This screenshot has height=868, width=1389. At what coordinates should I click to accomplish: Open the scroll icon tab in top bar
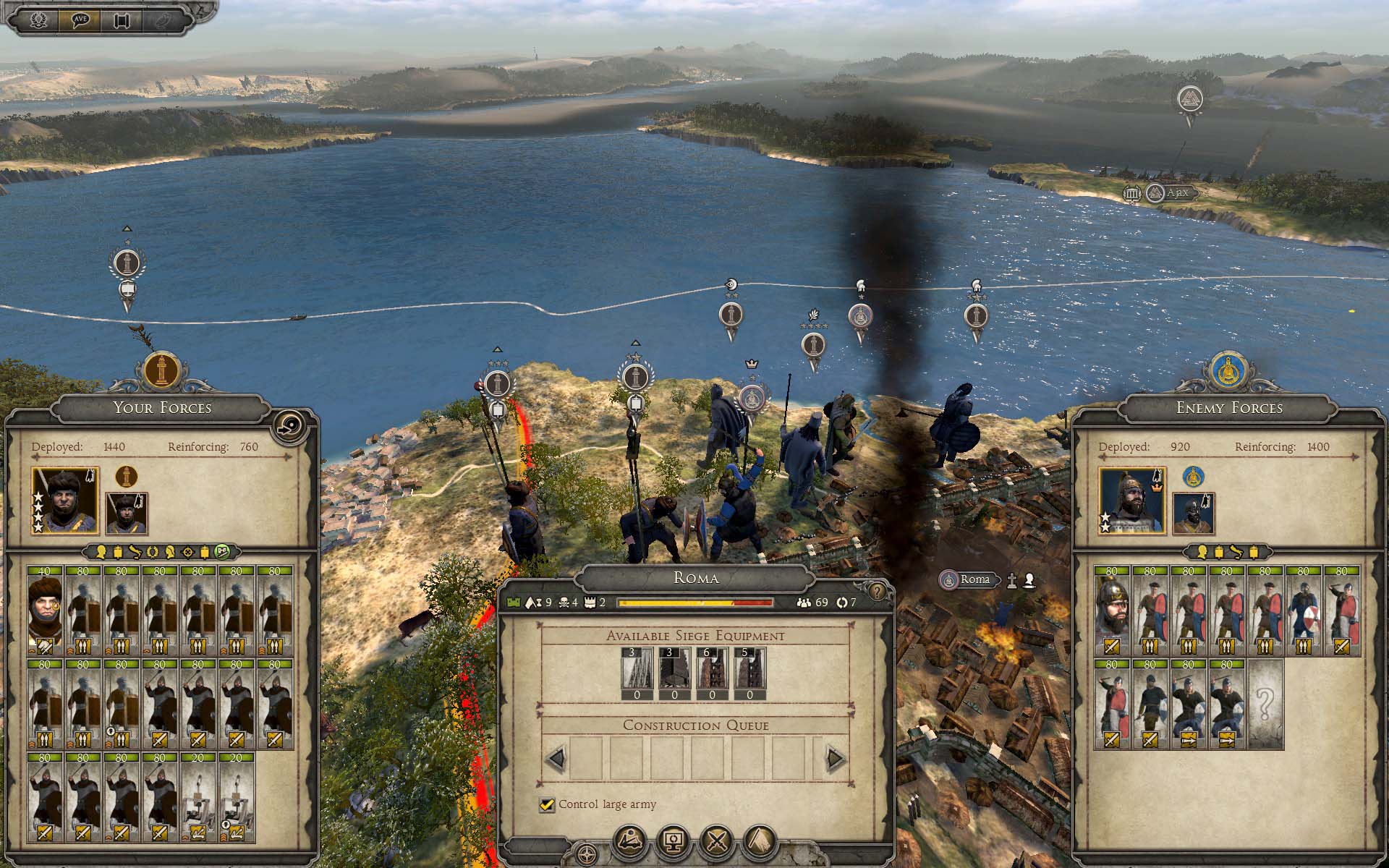[x=121, y=20]
